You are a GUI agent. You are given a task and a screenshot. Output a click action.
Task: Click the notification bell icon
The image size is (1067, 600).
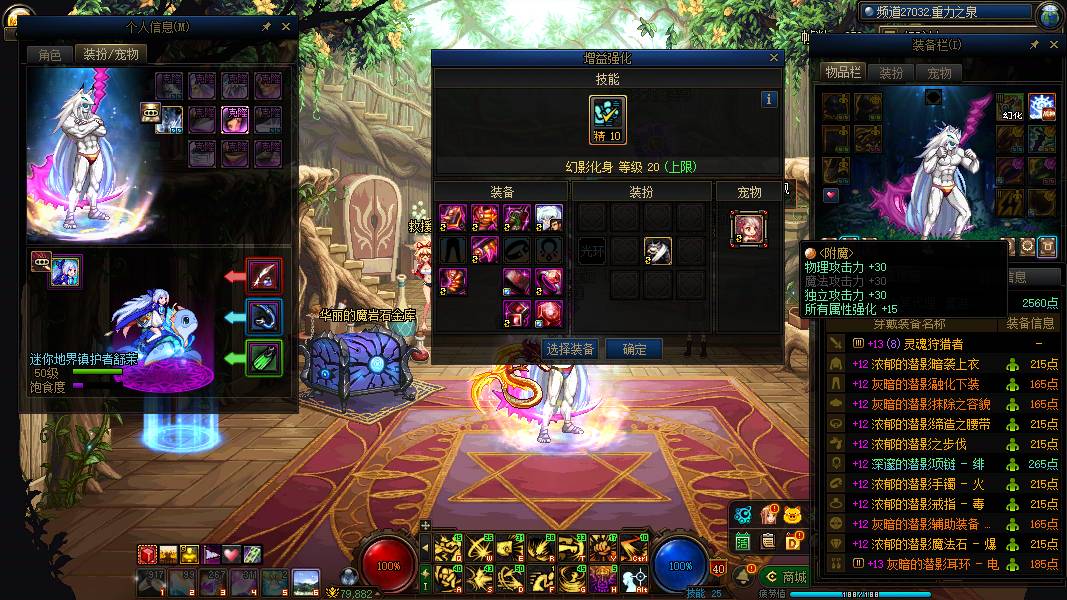pos(743,577)
